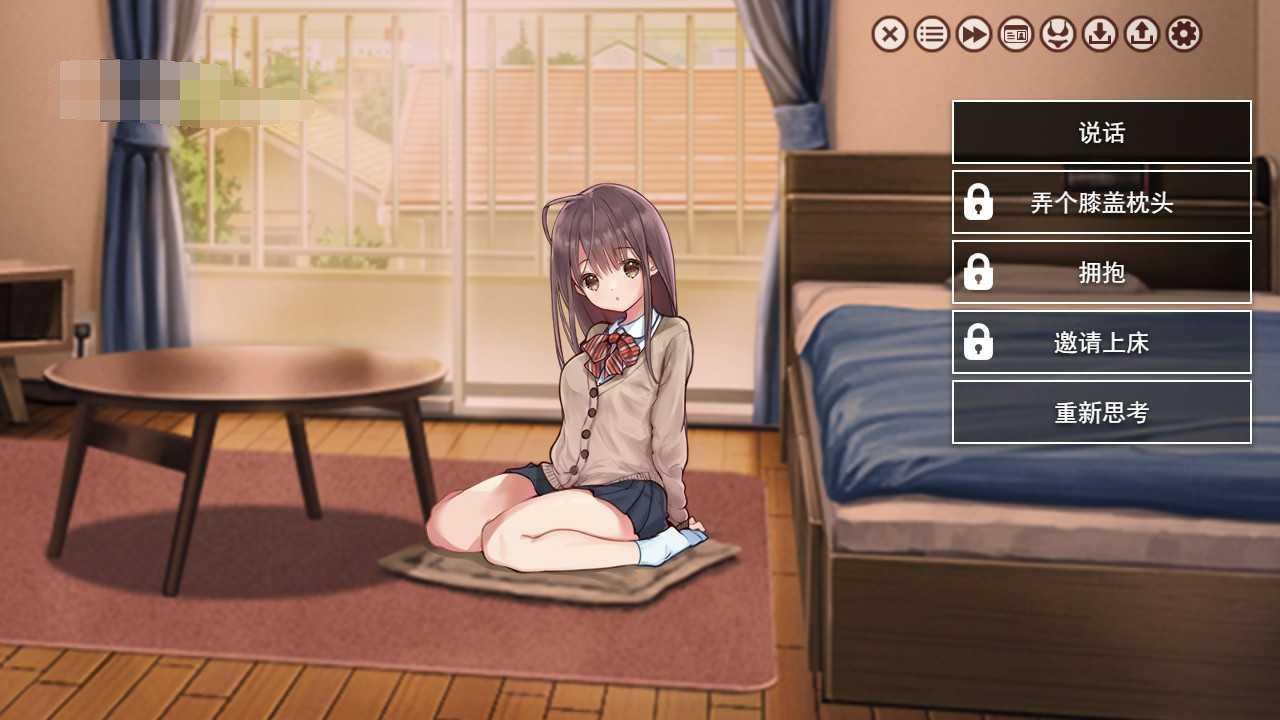Screen dimensions: 1280x720
Task: Activate the fast-forward skip icon
Action: tap(973, 35)
